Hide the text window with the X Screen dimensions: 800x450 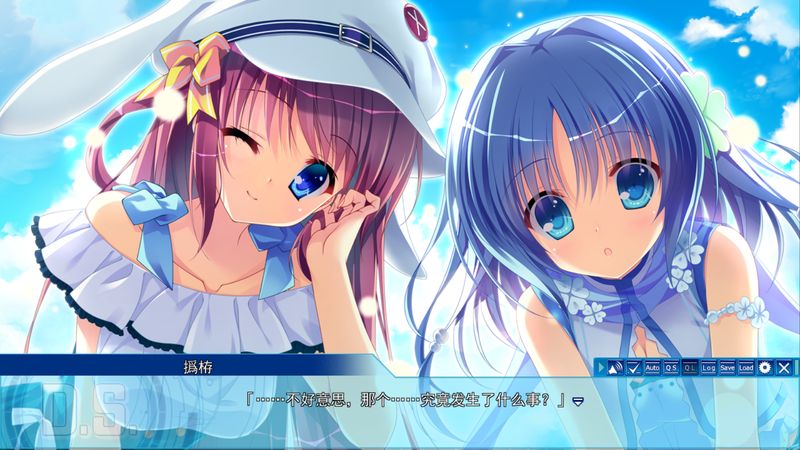[783, 367]
